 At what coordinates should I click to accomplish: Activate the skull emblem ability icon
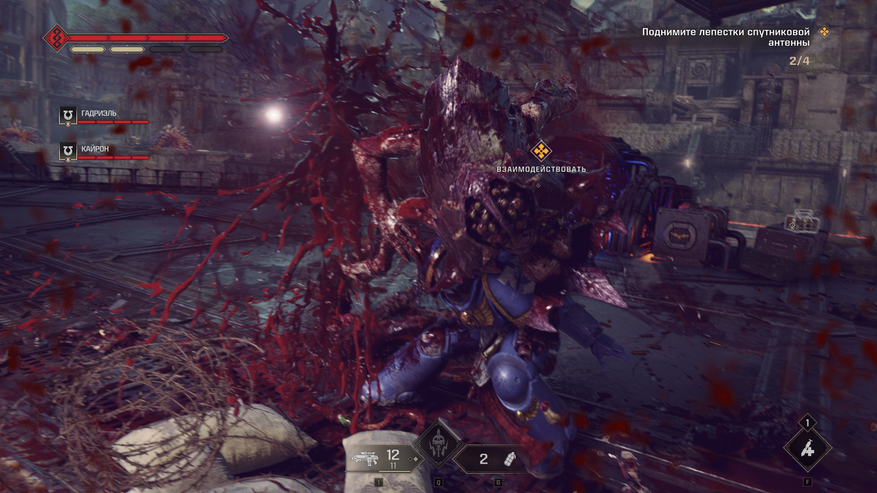pyautogui.click(x=437, y=446)
